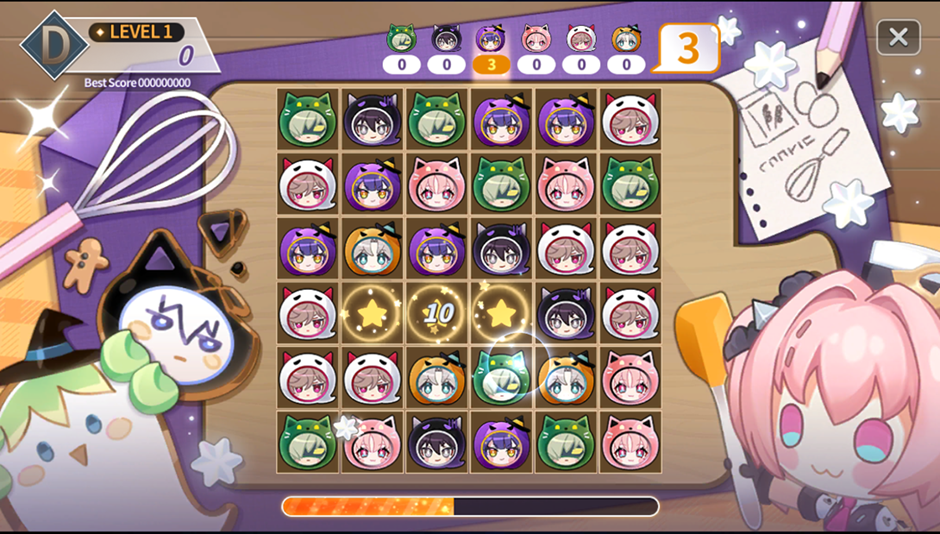
Task: Select the glowing number 10 bonus tile
Action: pos(437,314)
